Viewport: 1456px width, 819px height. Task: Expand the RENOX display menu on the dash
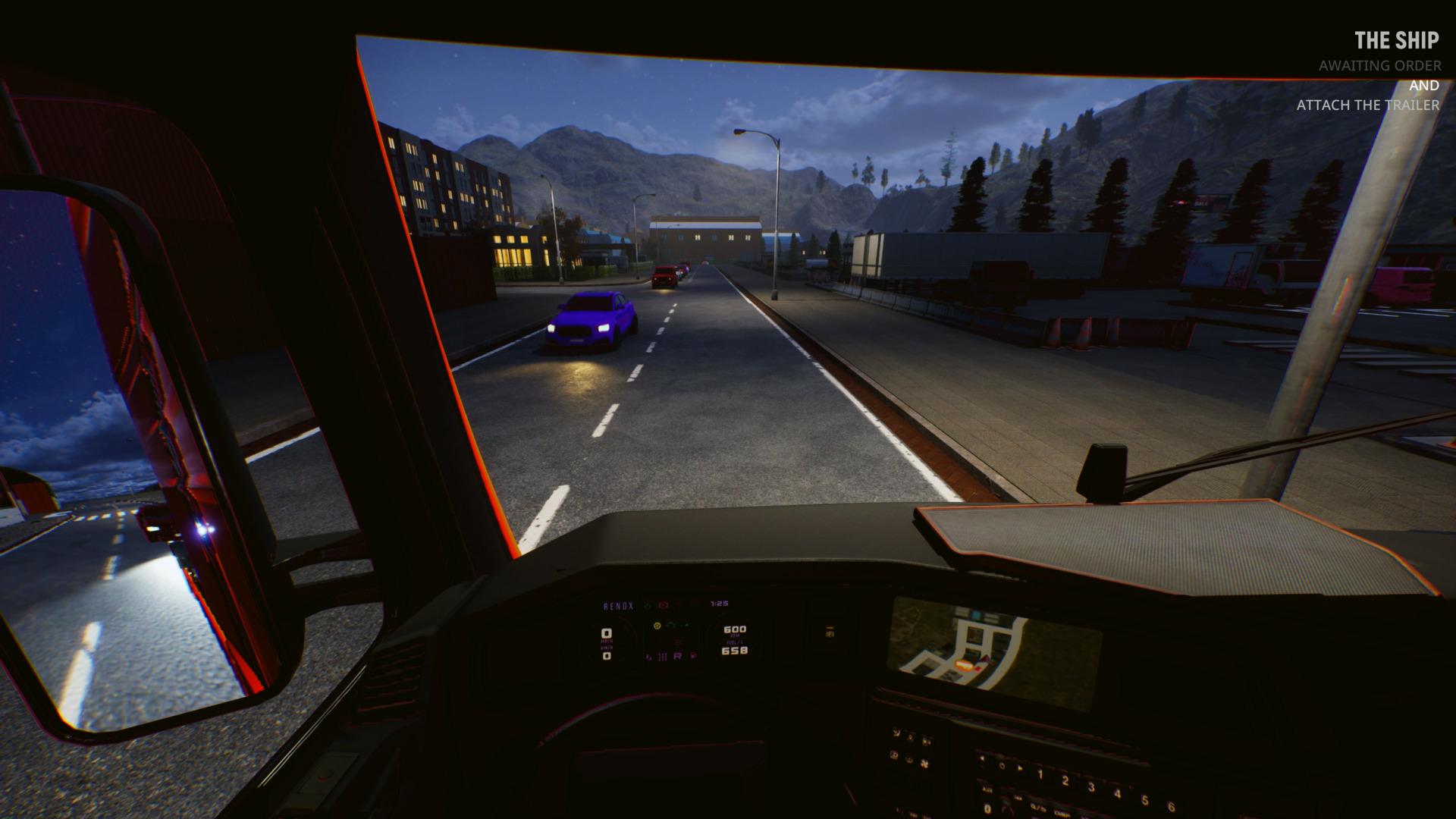[x=618, y=606]
